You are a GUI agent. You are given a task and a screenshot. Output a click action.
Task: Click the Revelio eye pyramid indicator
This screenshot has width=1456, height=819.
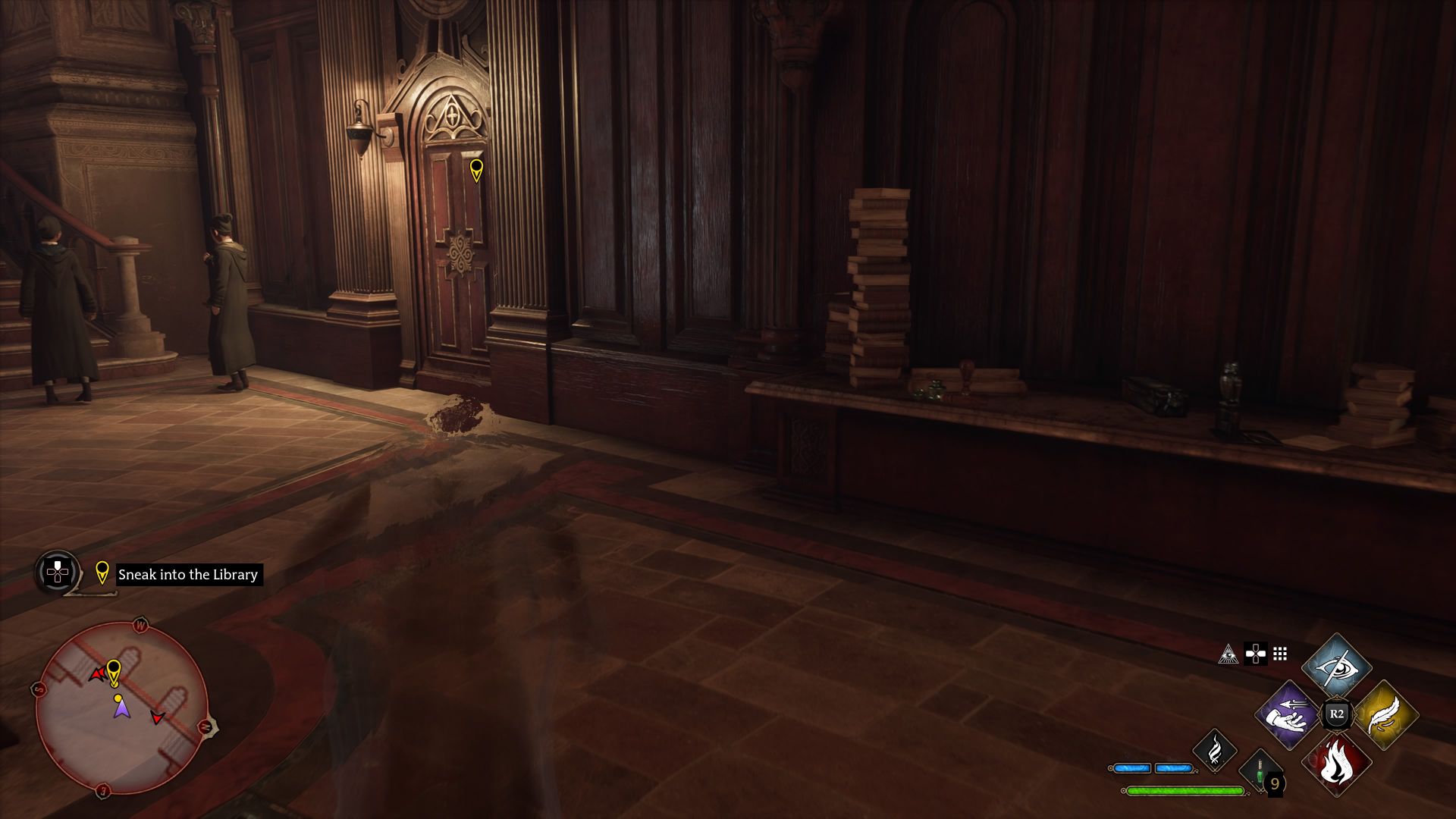coord(1228,654)
